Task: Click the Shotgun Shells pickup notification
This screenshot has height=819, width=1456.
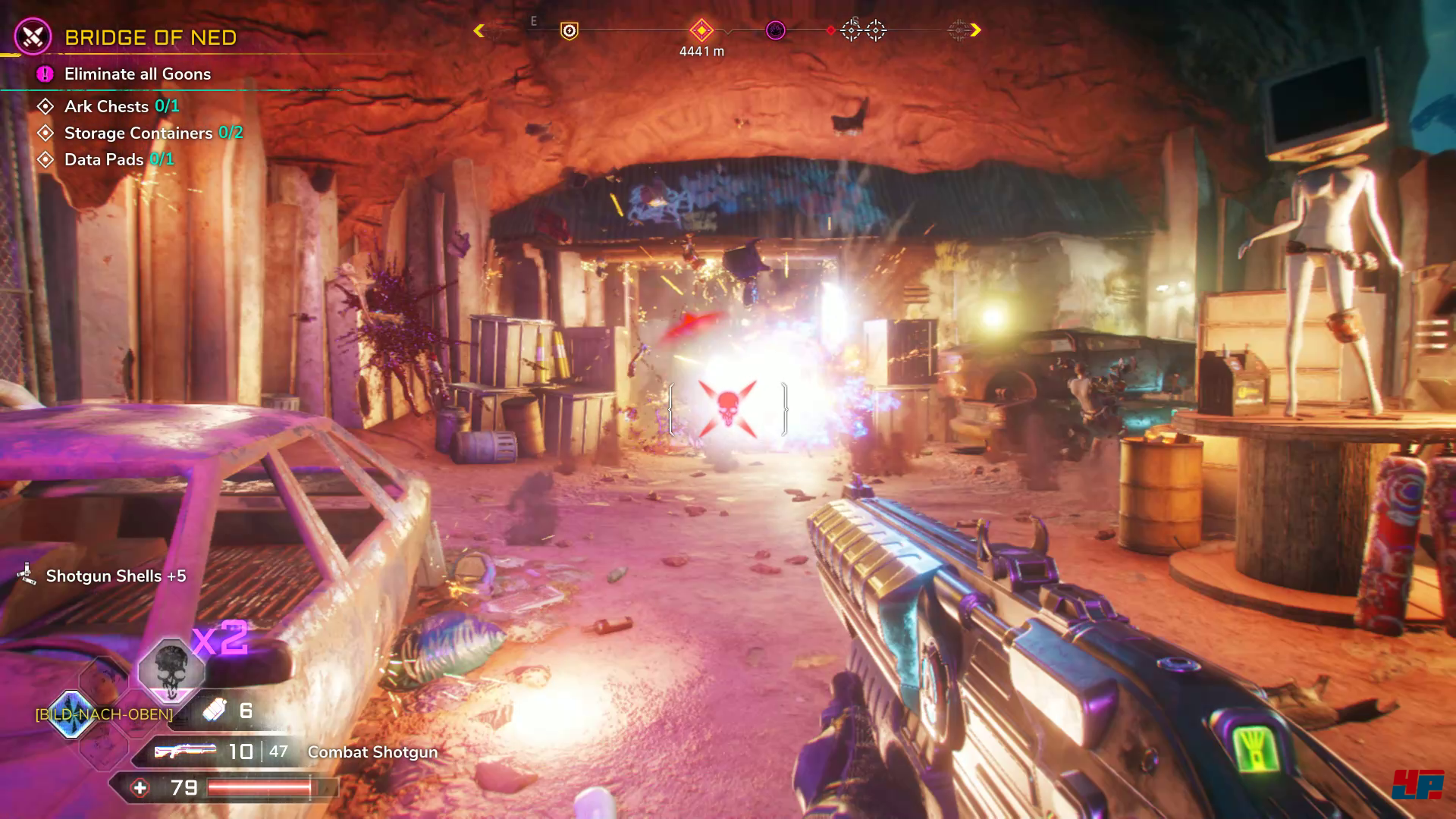Action: pos(115,576)
